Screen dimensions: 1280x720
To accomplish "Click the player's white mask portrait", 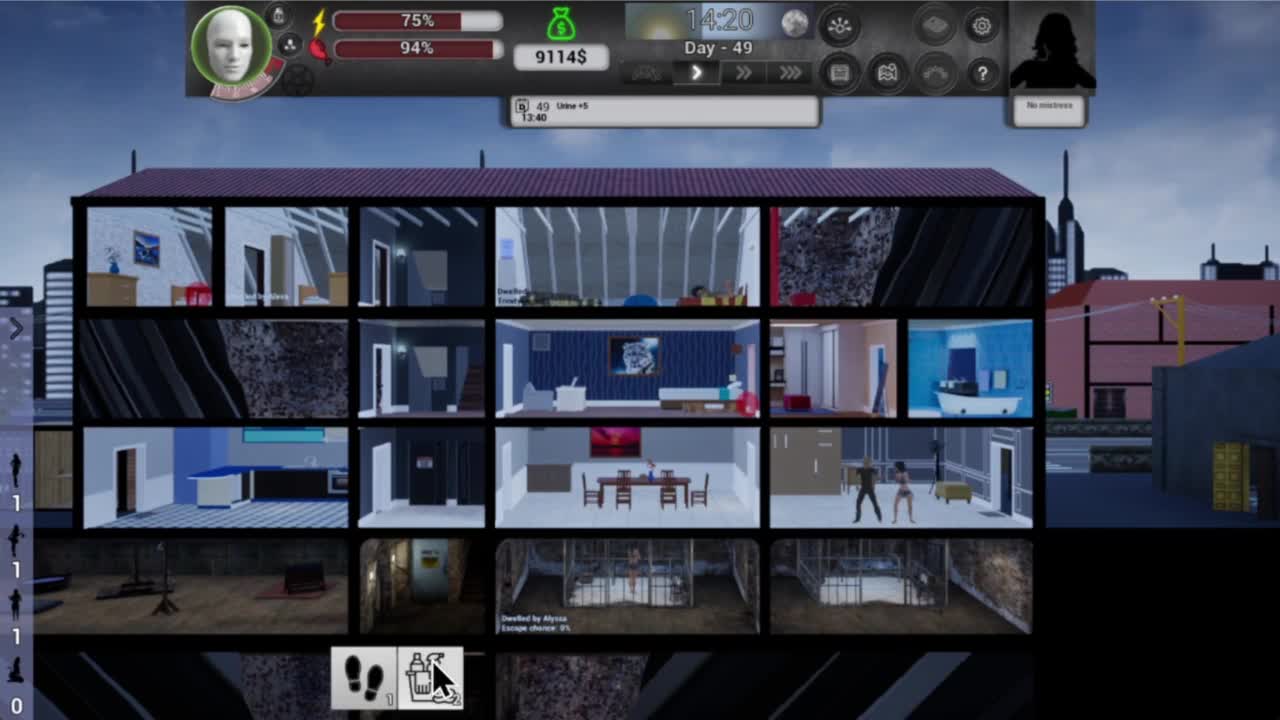I will [x=231, y=46].
